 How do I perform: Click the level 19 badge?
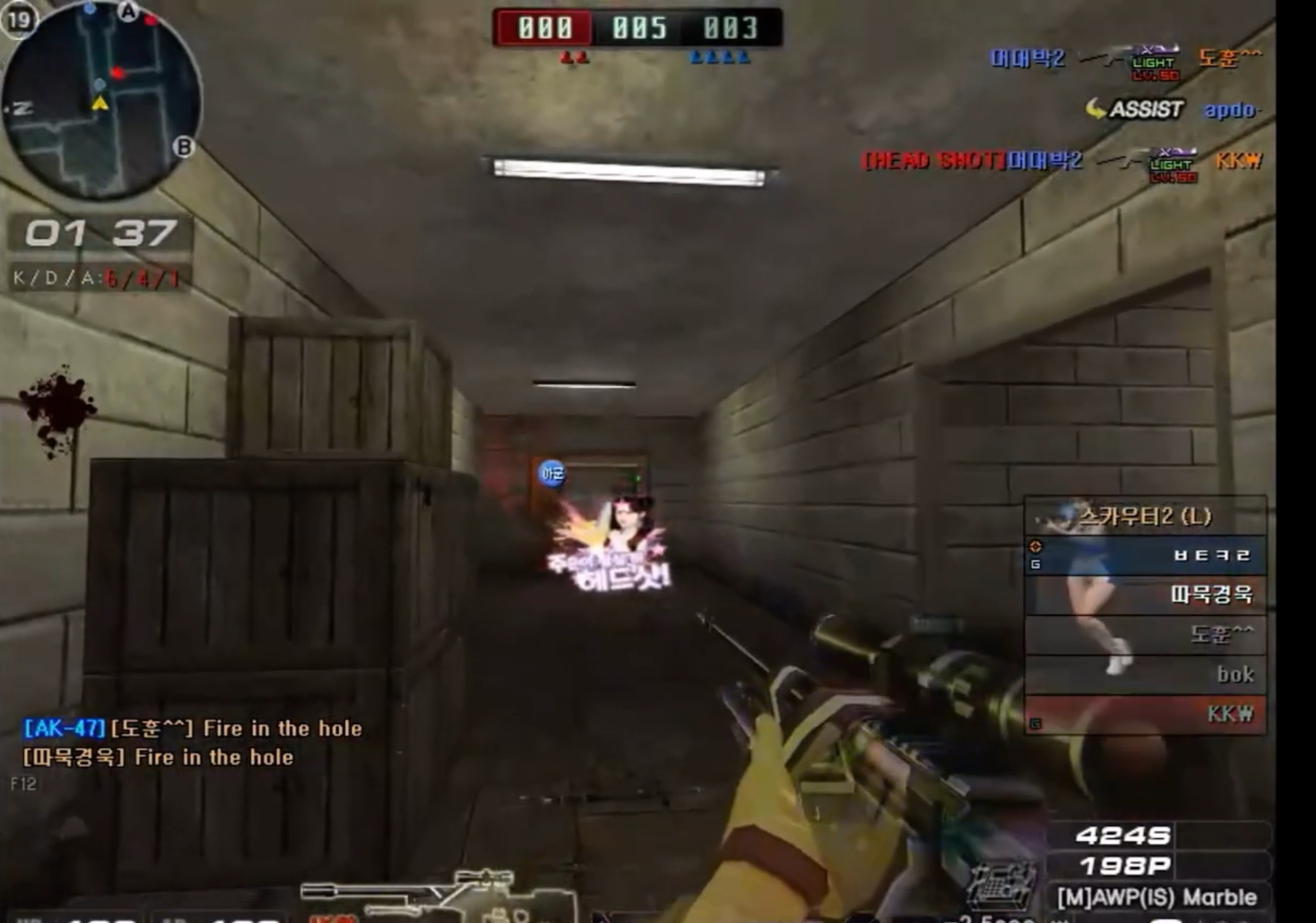pyautogui.click(x=19, y=20)
